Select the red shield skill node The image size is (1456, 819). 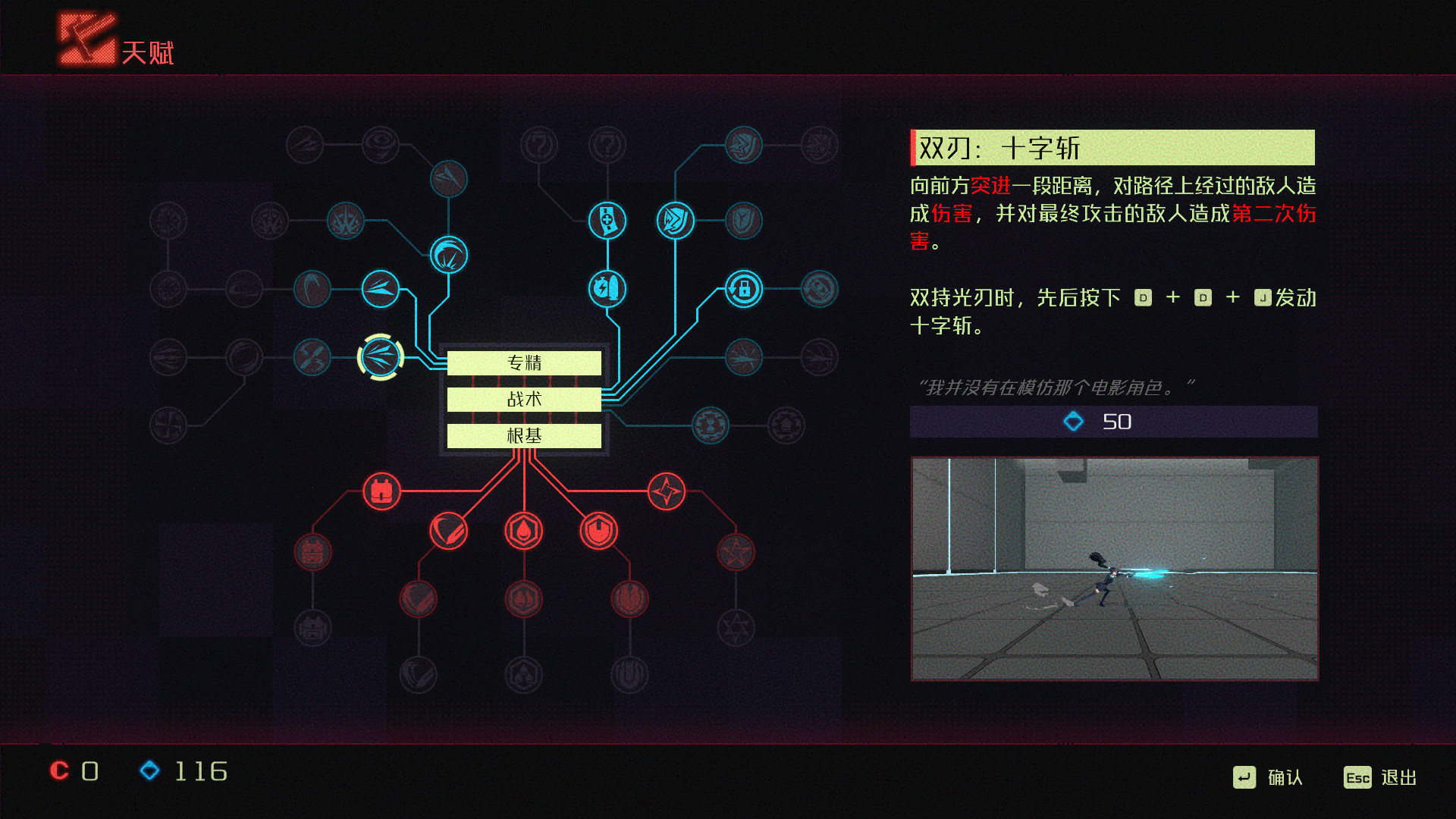click(598, 531)
